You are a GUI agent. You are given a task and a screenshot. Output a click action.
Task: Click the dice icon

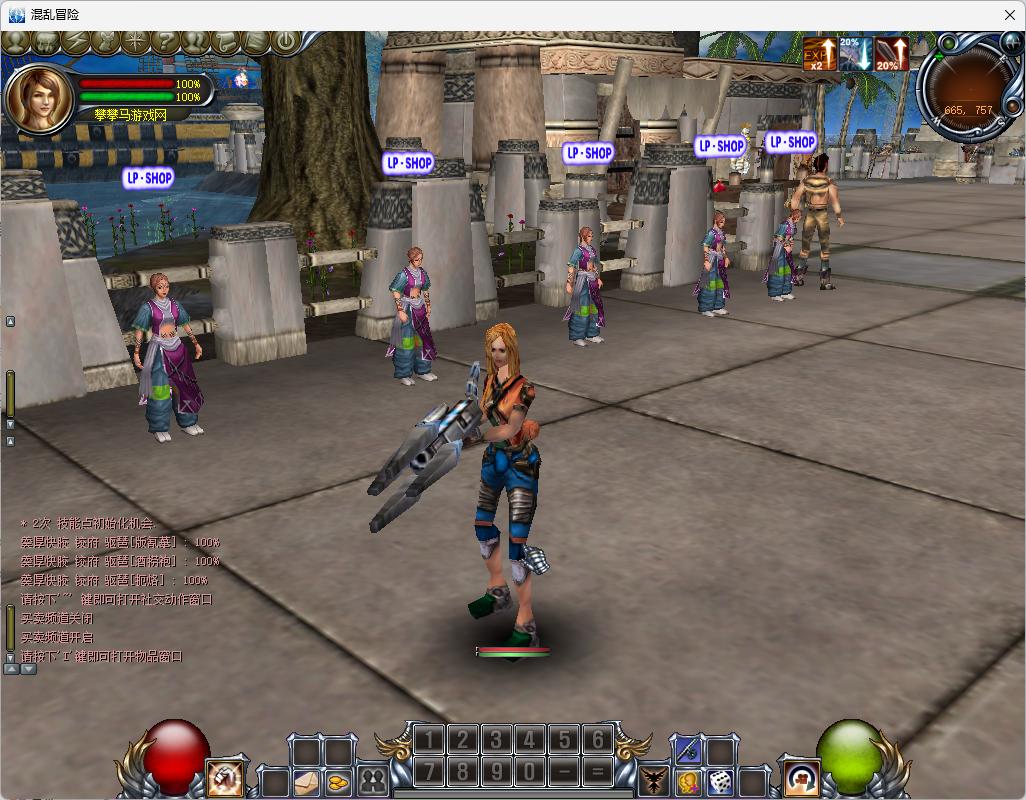(720, 781)
